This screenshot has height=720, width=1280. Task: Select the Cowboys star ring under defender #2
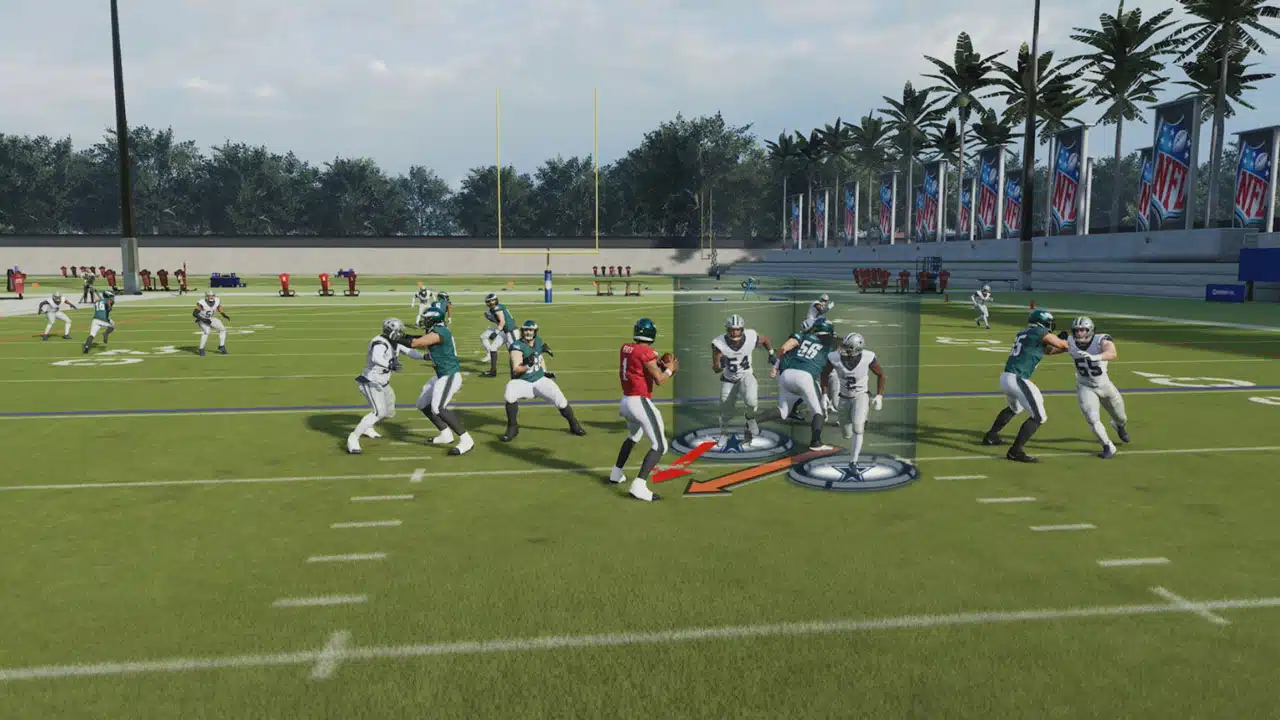tap(850, 472)
